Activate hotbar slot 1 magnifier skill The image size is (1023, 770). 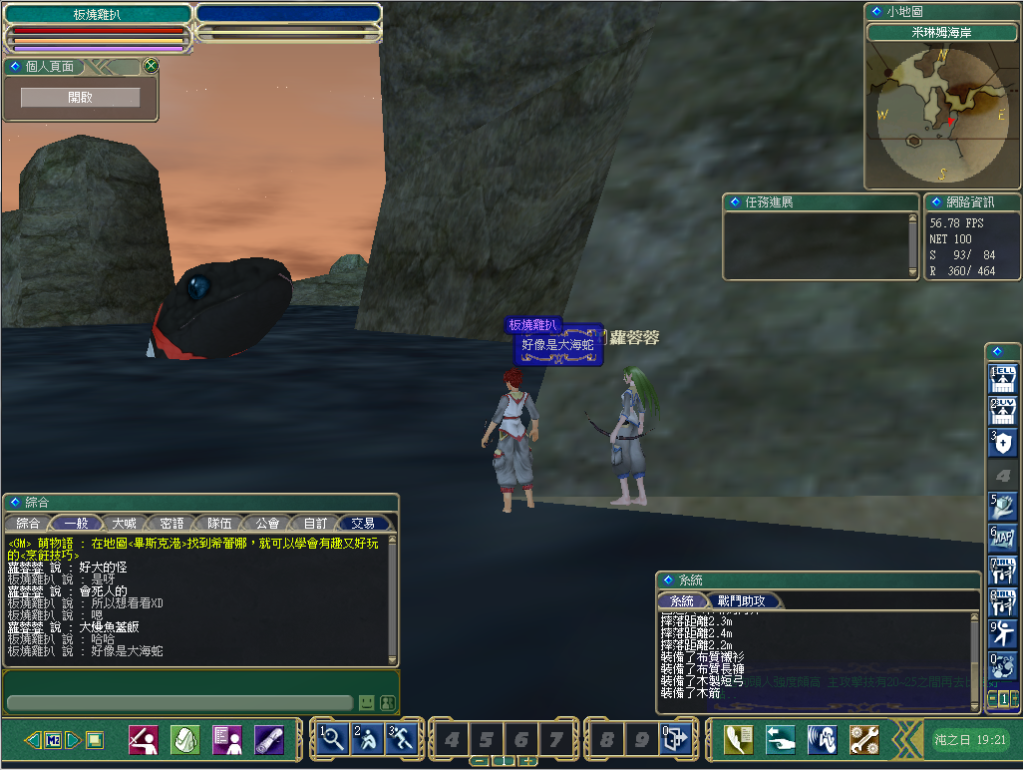[332, 739]
